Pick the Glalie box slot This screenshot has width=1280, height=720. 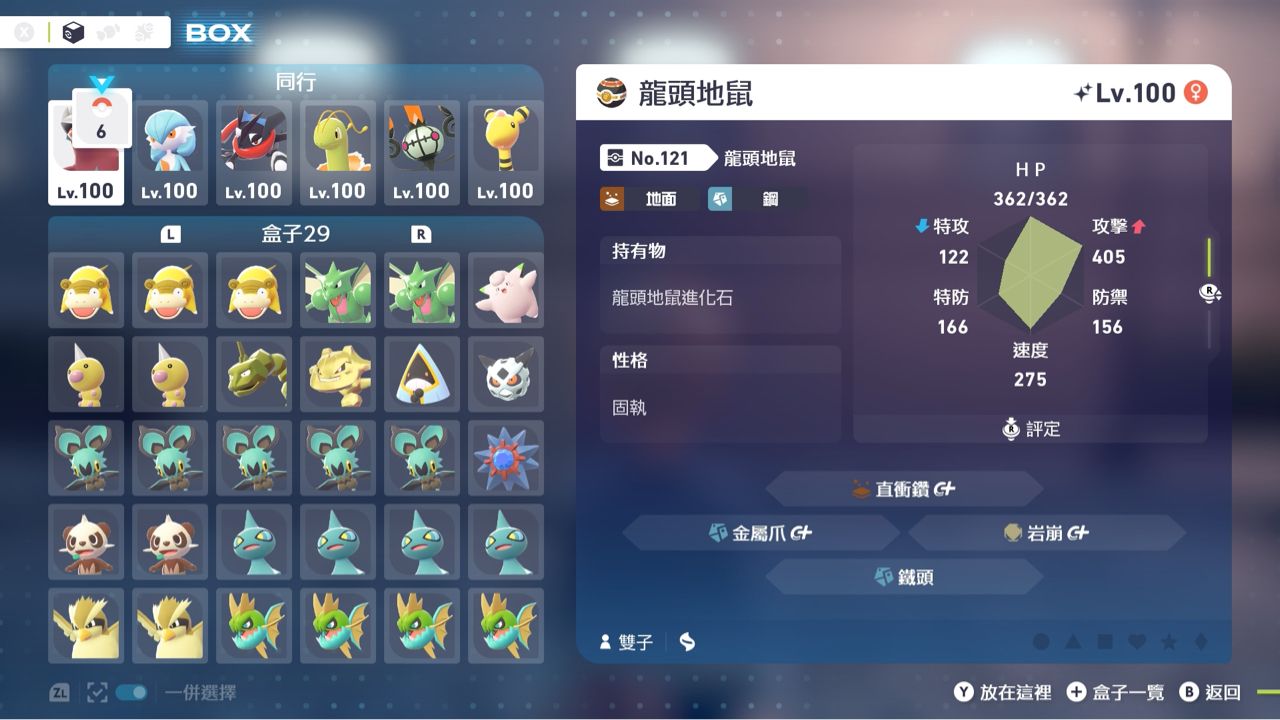pyautogui.click(x=506, y=374)
